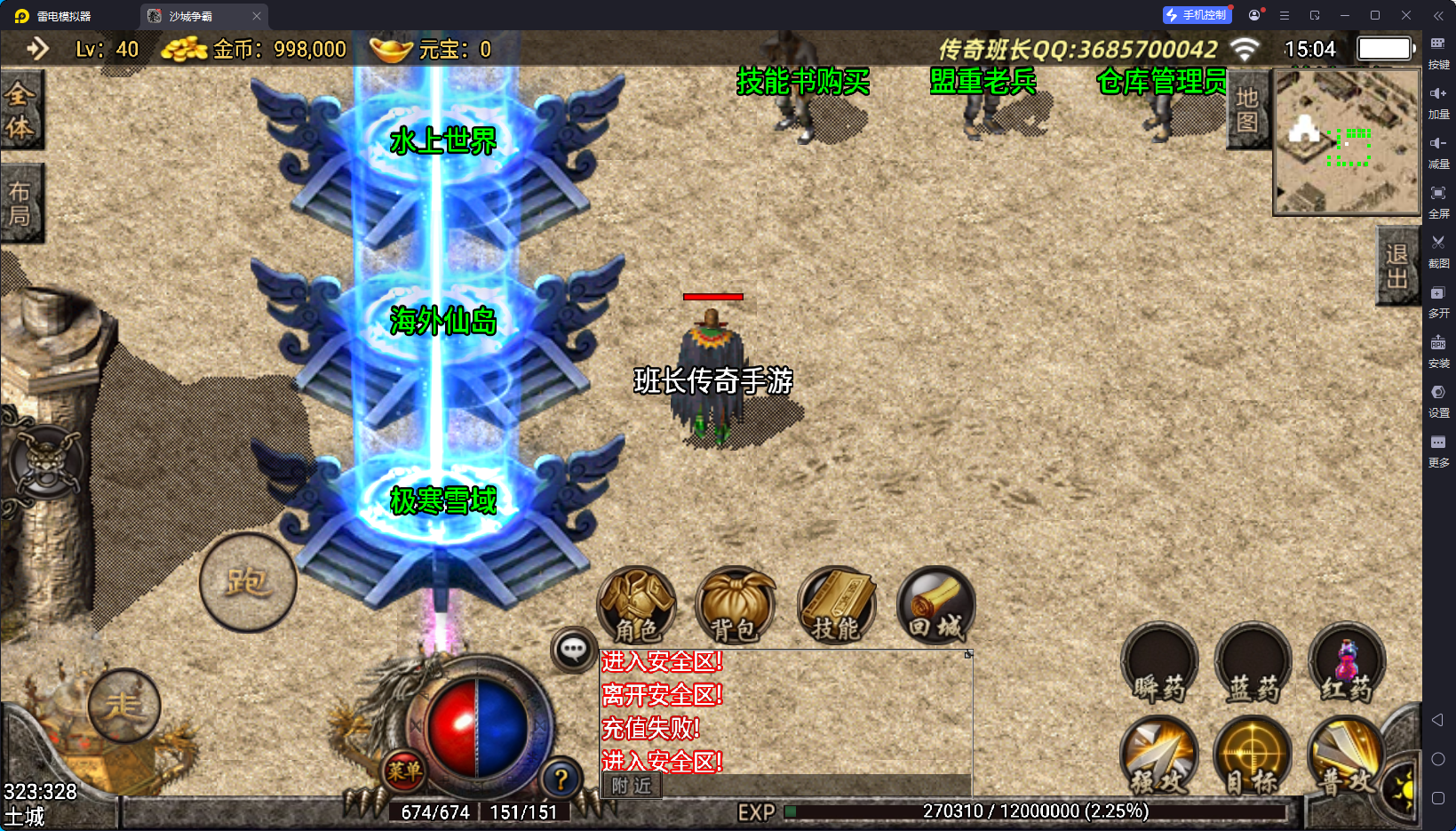This screenshot has height=831, width=1456.
Task: Use the 蓝药 blue potion slot
Action: [x=1253, y=664]
